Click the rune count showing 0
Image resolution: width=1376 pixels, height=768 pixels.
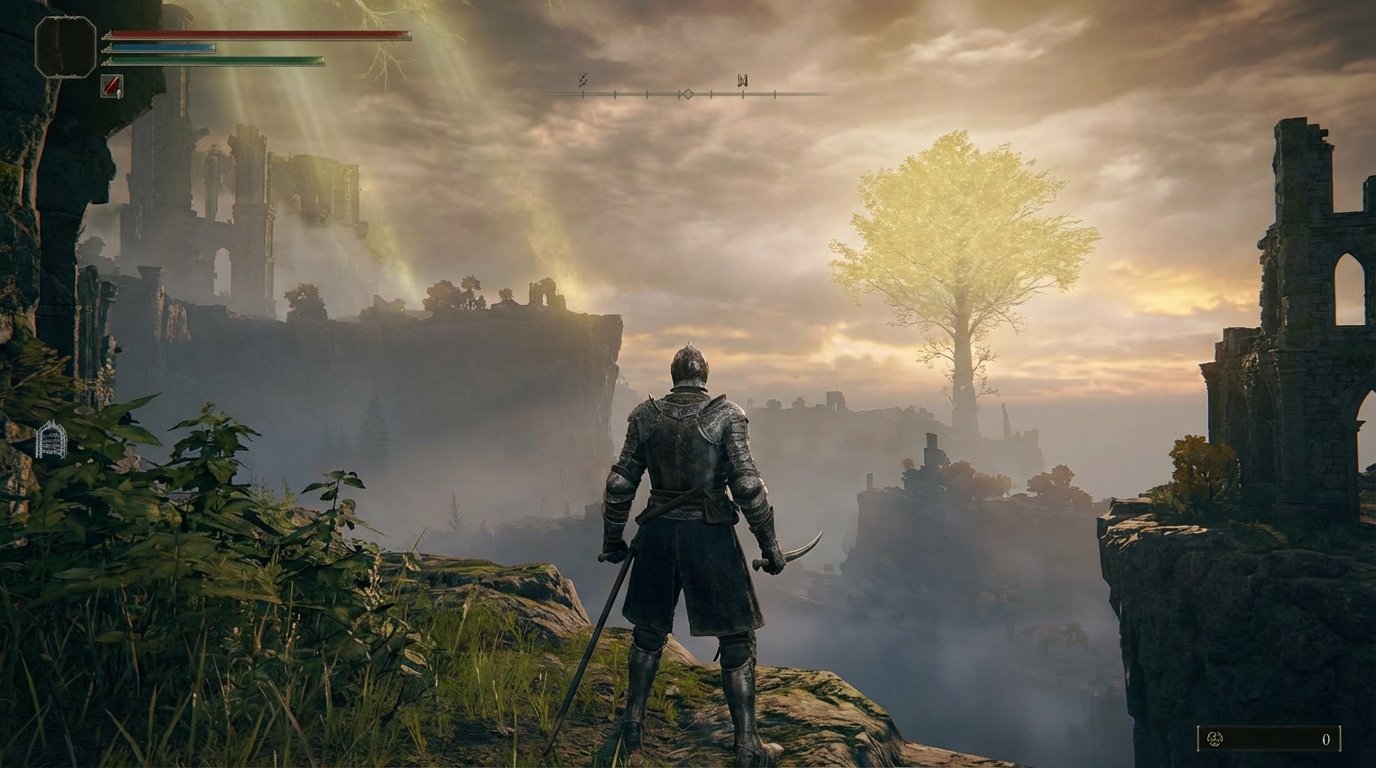pos(1327,741)
